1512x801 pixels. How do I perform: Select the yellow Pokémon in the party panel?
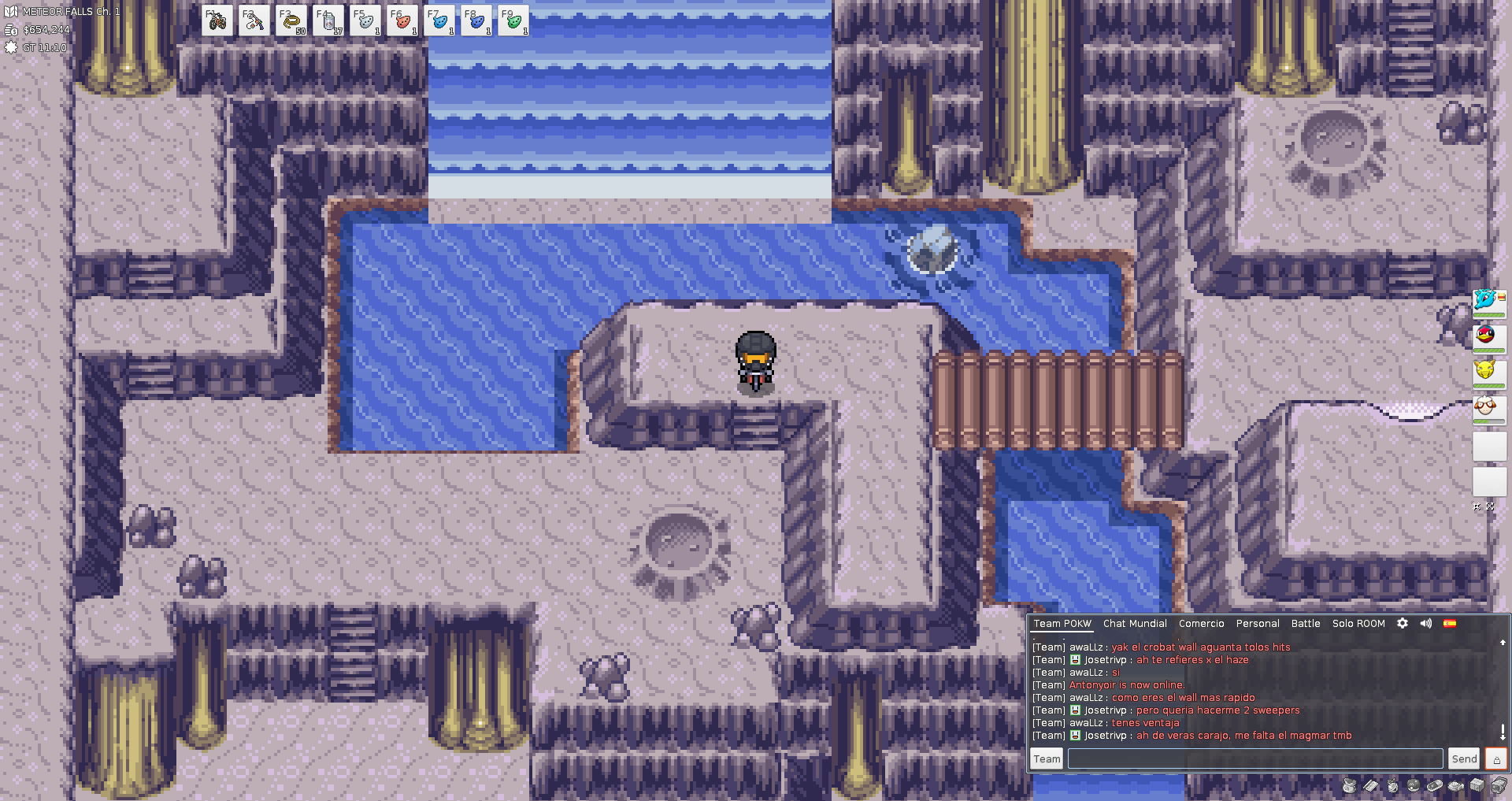1488,372
